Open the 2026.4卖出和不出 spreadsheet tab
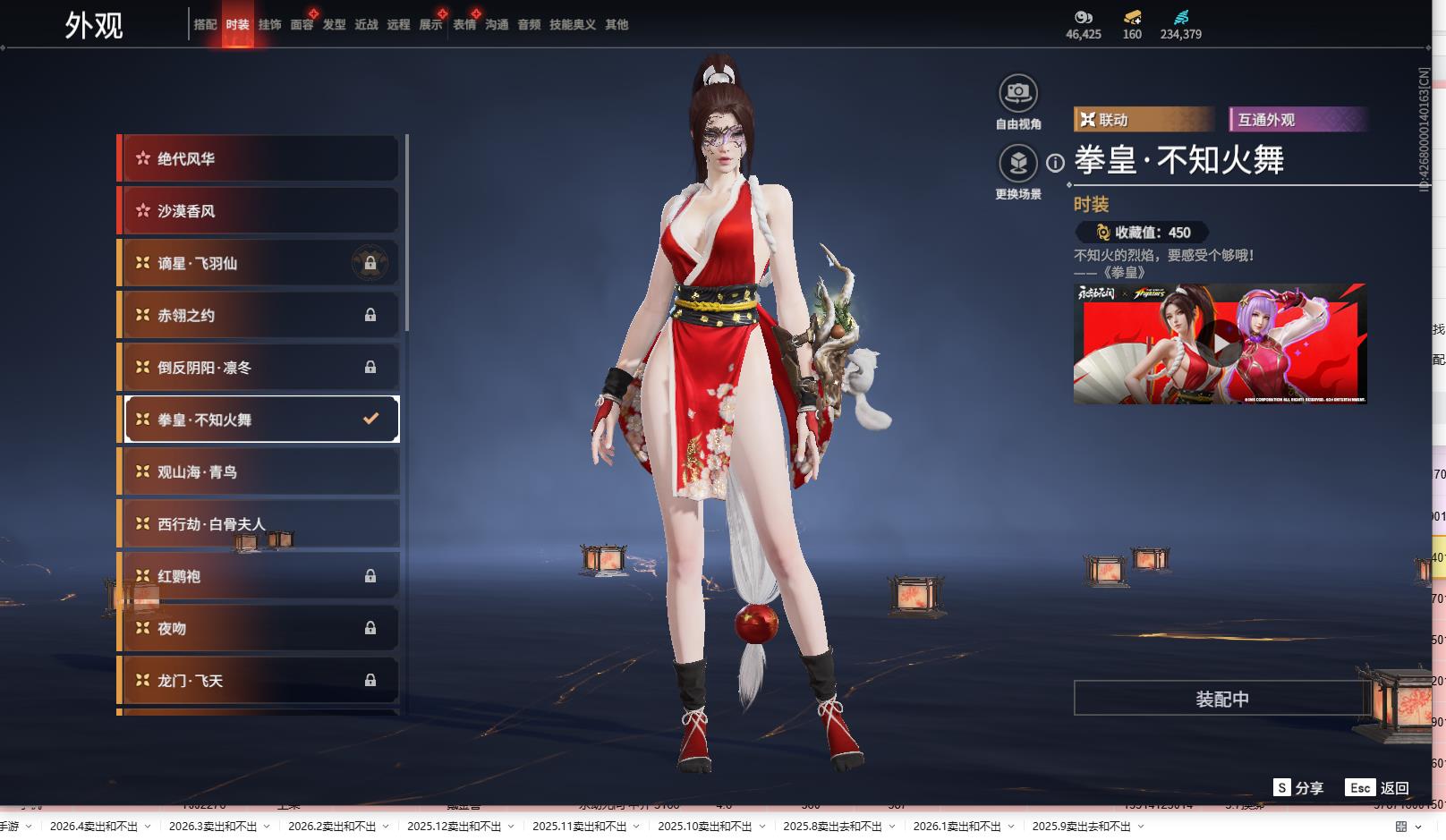Viewport: 1446px width, 840px height. 94,827
